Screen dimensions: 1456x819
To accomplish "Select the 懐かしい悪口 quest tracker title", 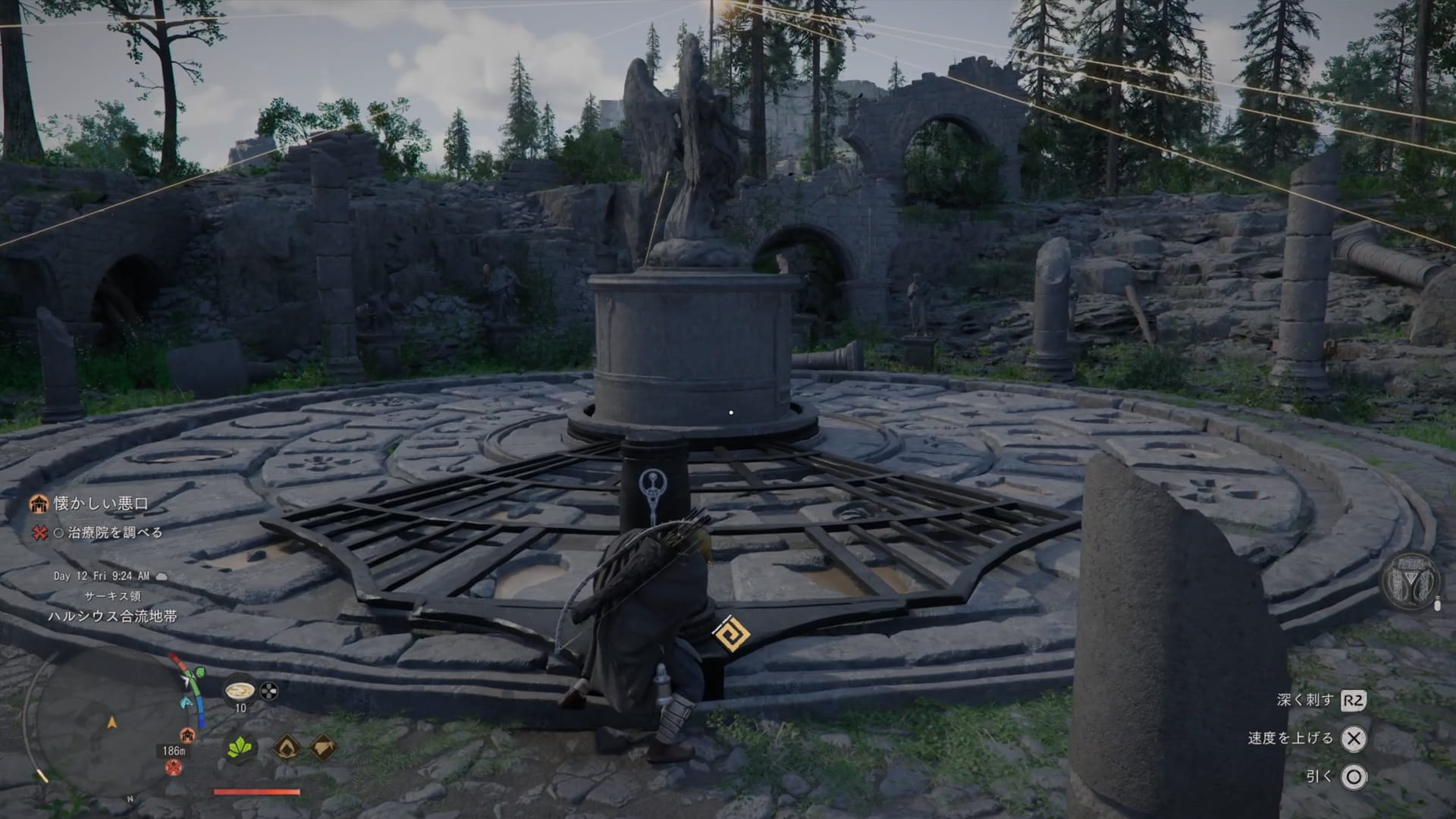I will tap(101, 504).
